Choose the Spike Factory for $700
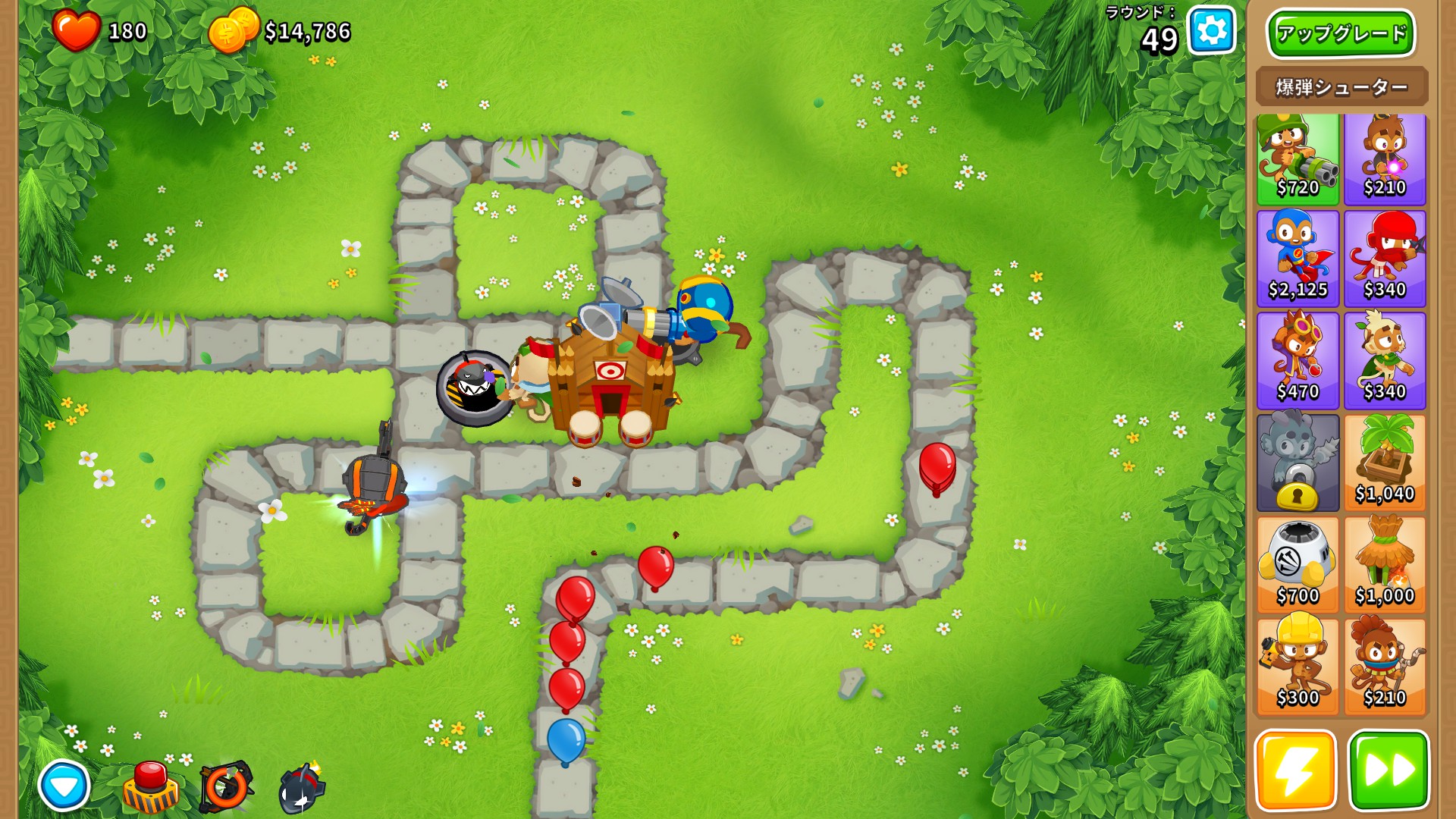Screen dimensions: 1456x819 point(1298,565)
